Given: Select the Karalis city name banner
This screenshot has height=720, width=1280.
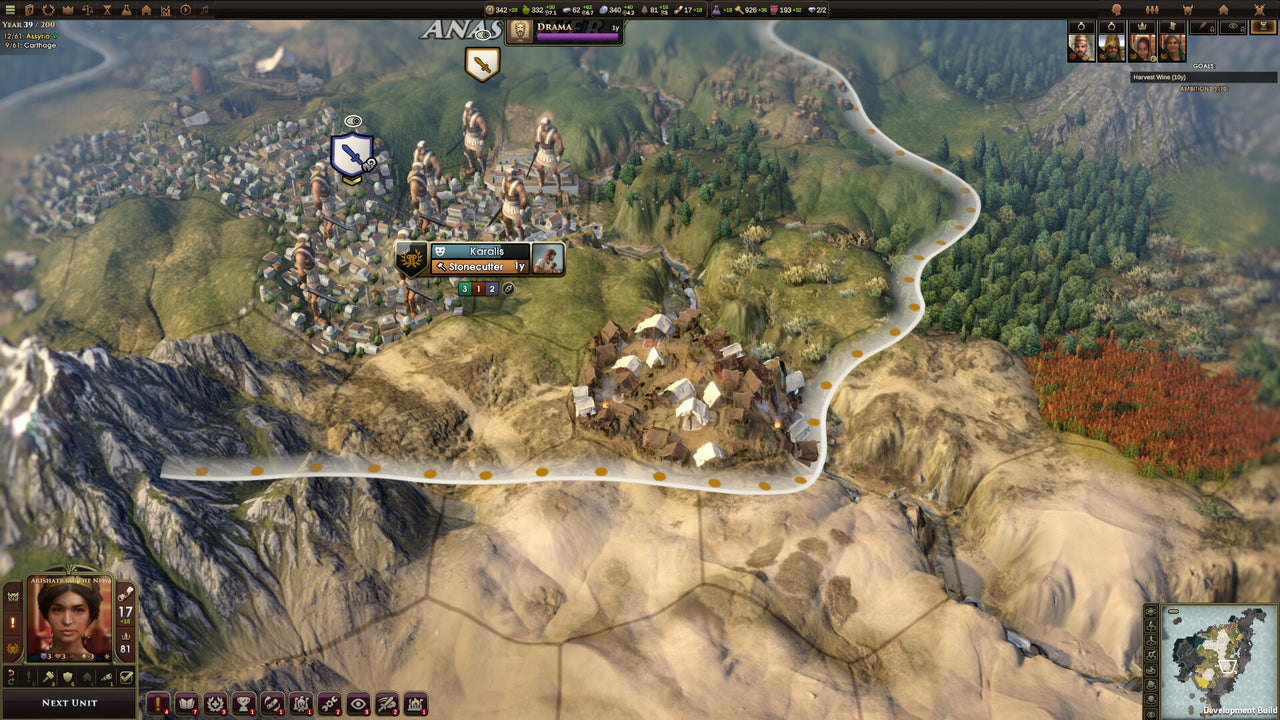Looking at the screenshot, I should tap(488, 251).
